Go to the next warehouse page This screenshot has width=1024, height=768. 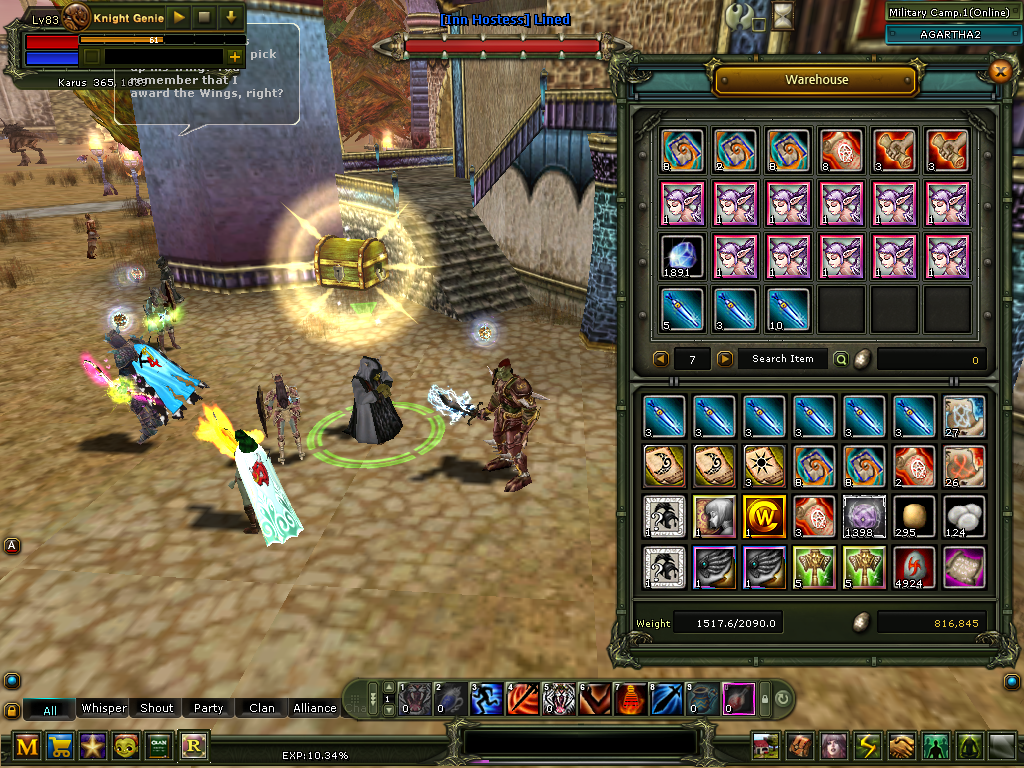click(x=725, y=359)
